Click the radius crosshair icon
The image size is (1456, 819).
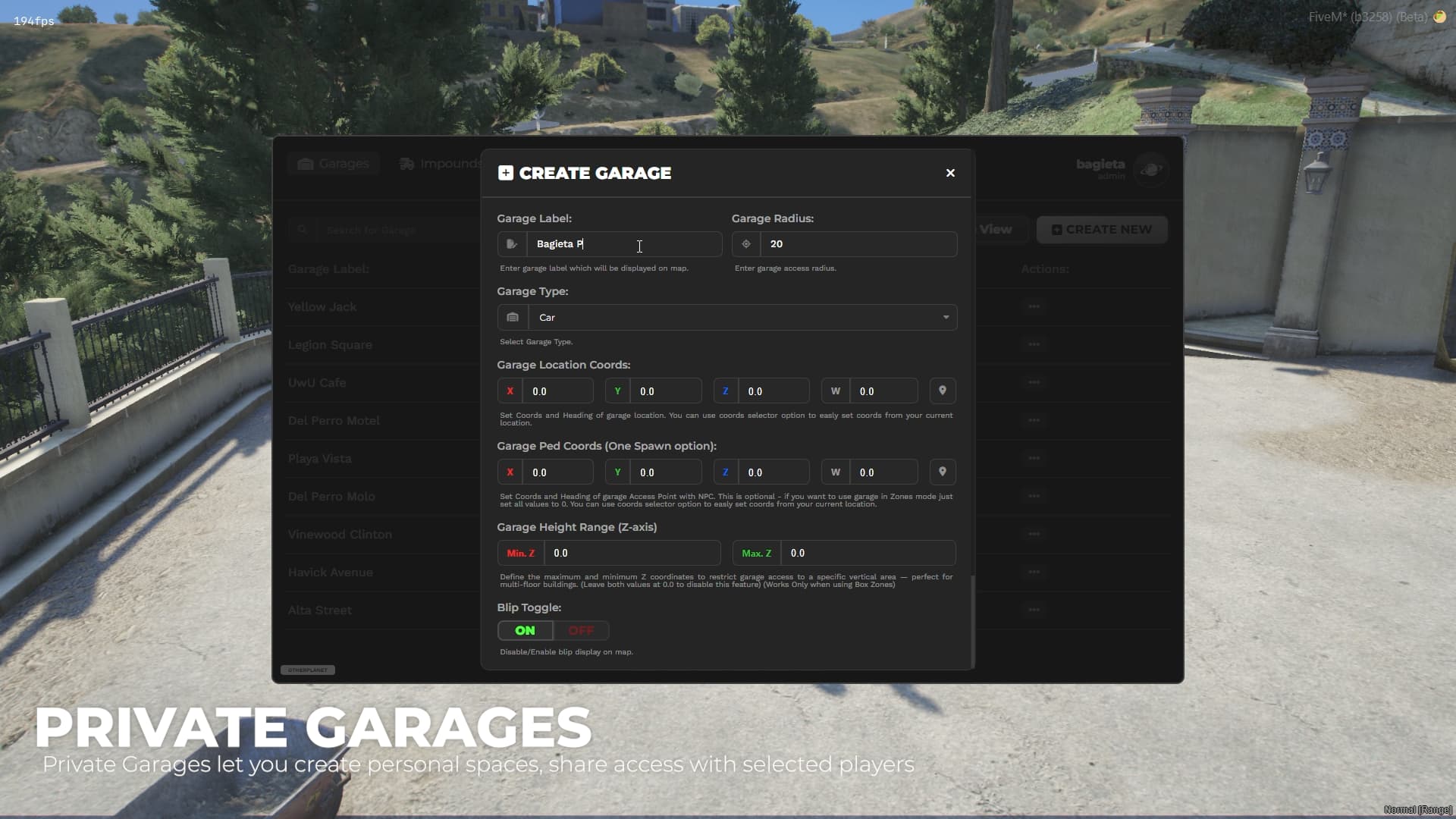(x=745, y=243)
